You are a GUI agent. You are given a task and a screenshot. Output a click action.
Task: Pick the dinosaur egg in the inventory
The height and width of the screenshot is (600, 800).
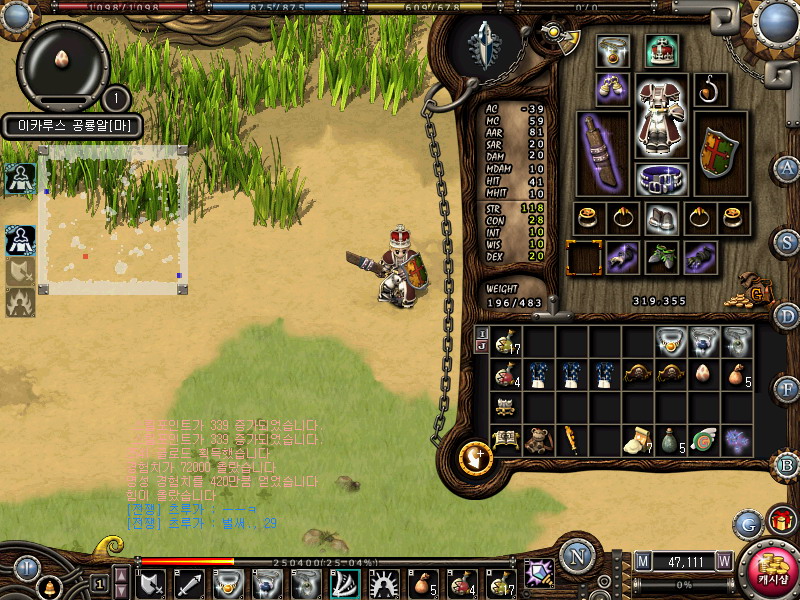click(705, 374)
